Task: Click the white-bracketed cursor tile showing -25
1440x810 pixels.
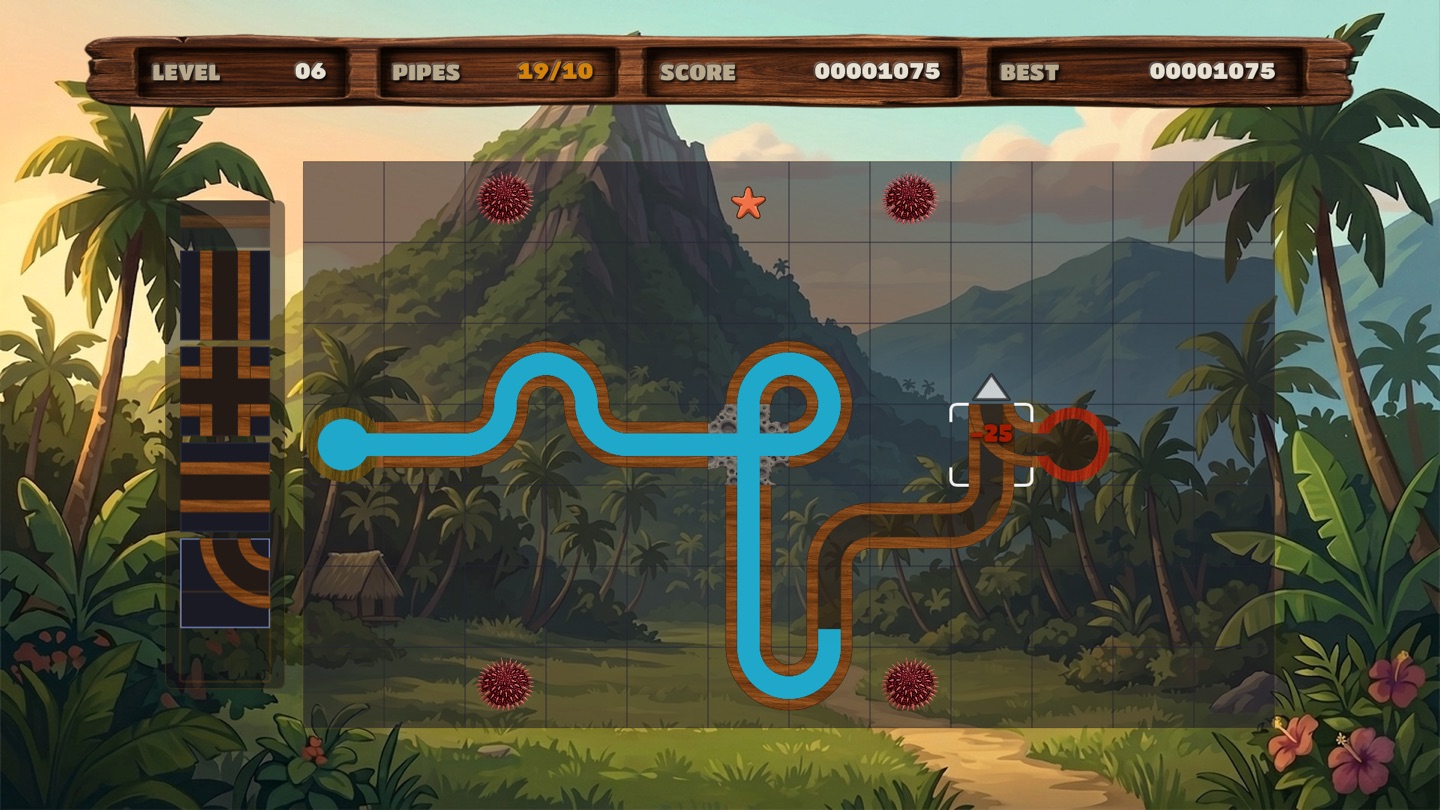Action: click(x=991, y=445)
